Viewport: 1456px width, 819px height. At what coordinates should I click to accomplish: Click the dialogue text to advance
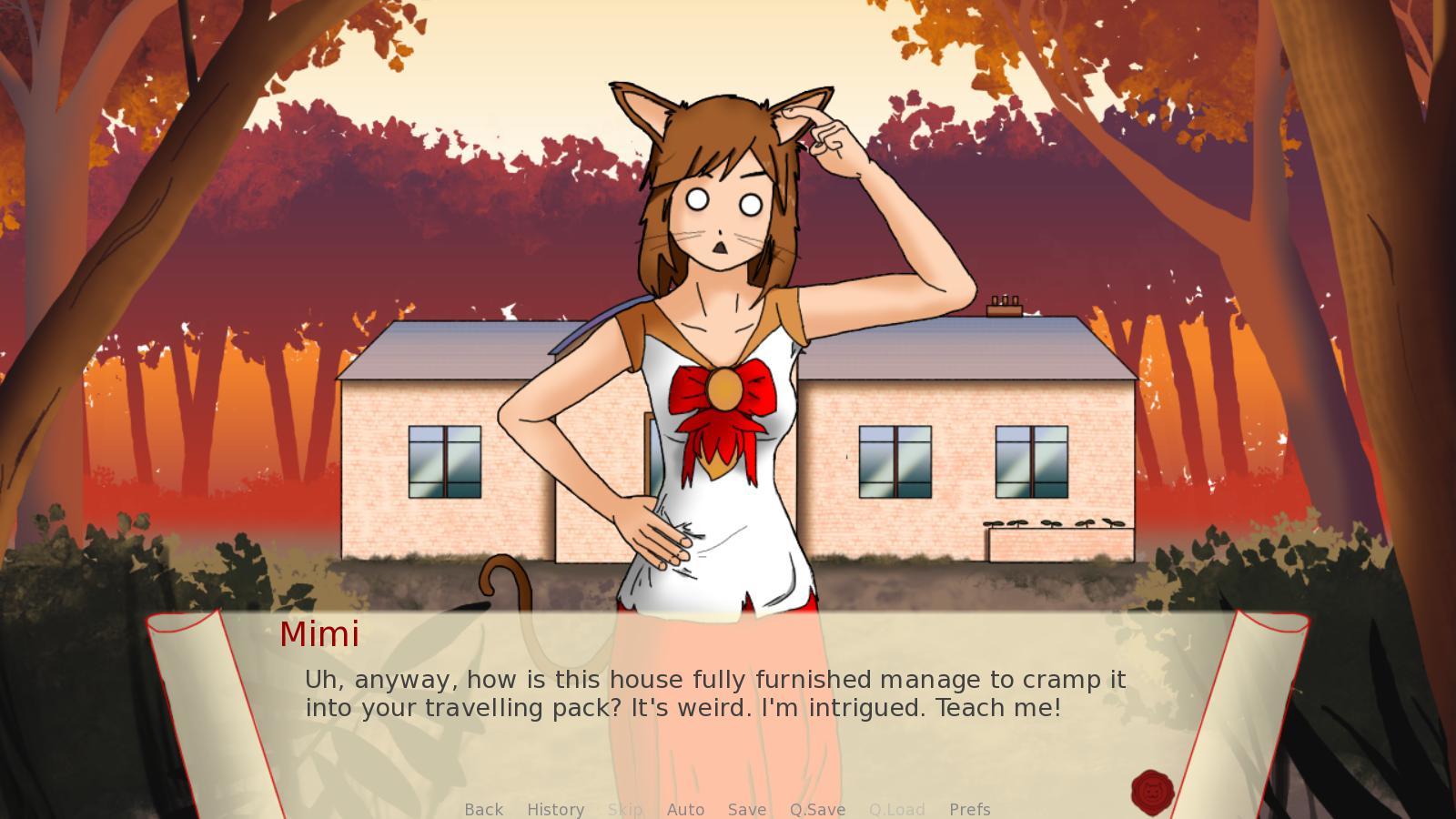pos(715,693)
